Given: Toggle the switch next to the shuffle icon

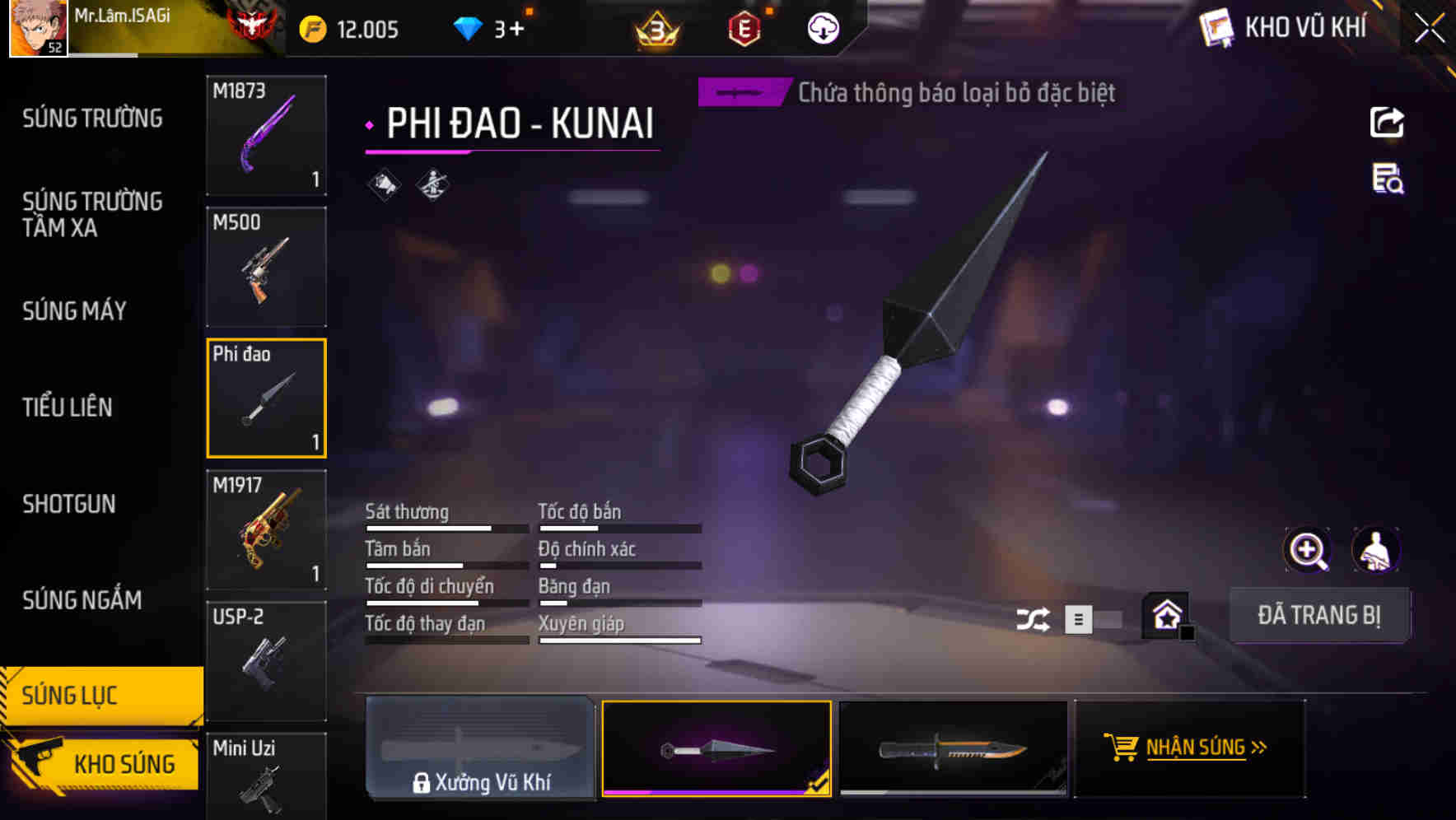Looking at the screenshot, I should 1097,618.
